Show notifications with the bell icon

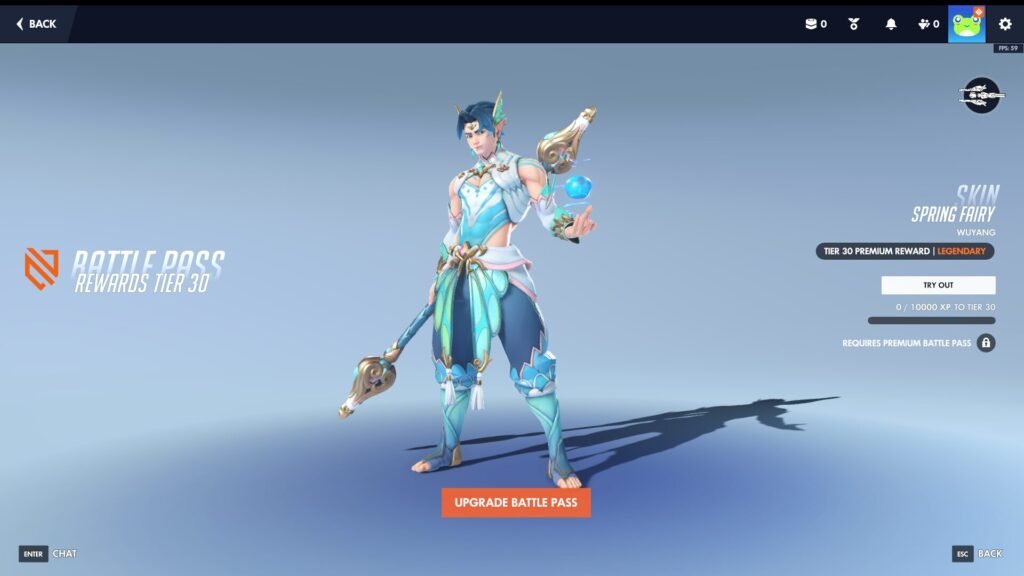point(891,24)
